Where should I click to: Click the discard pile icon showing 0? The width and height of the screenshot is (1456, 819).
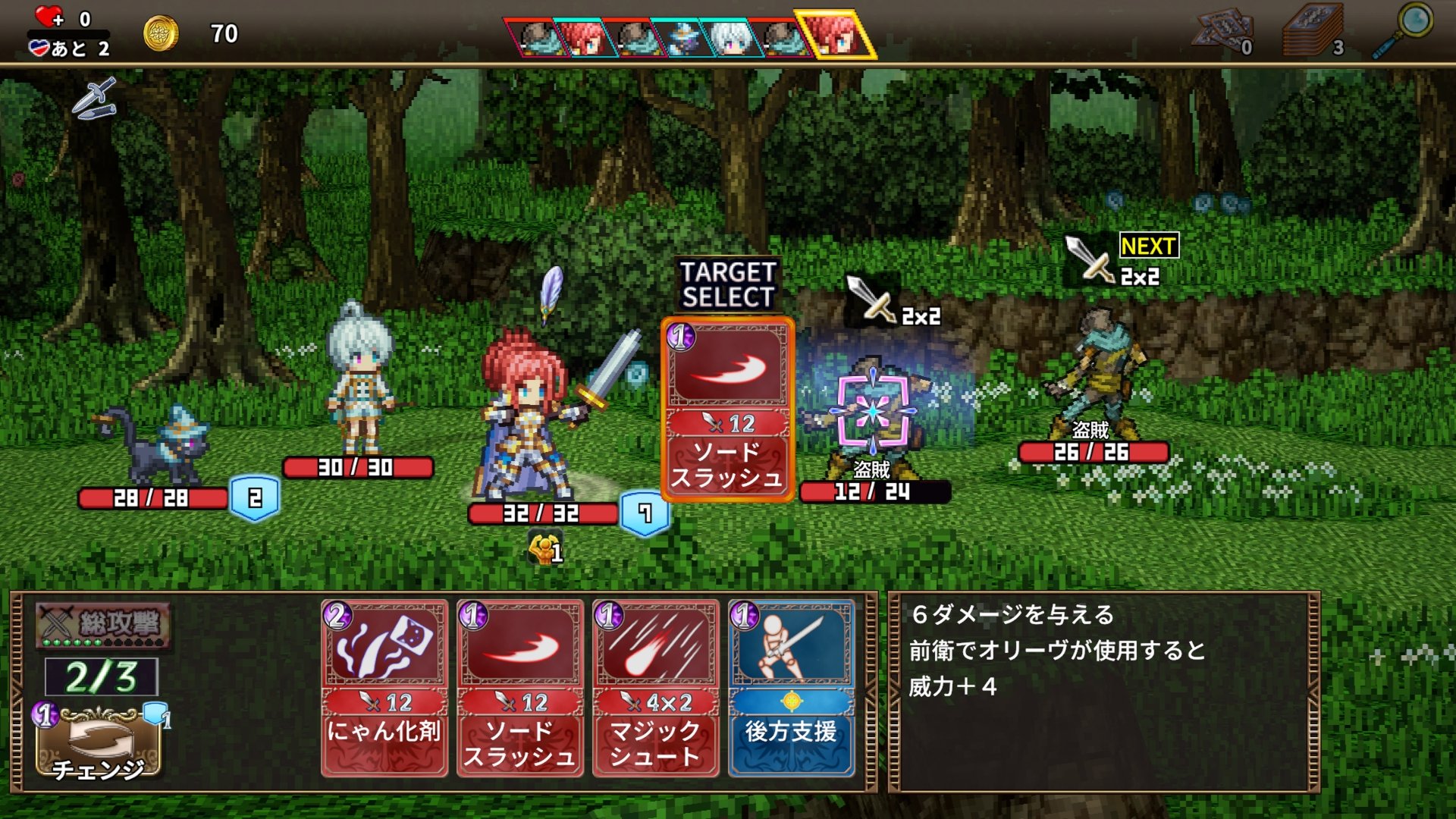[1220, 30]
